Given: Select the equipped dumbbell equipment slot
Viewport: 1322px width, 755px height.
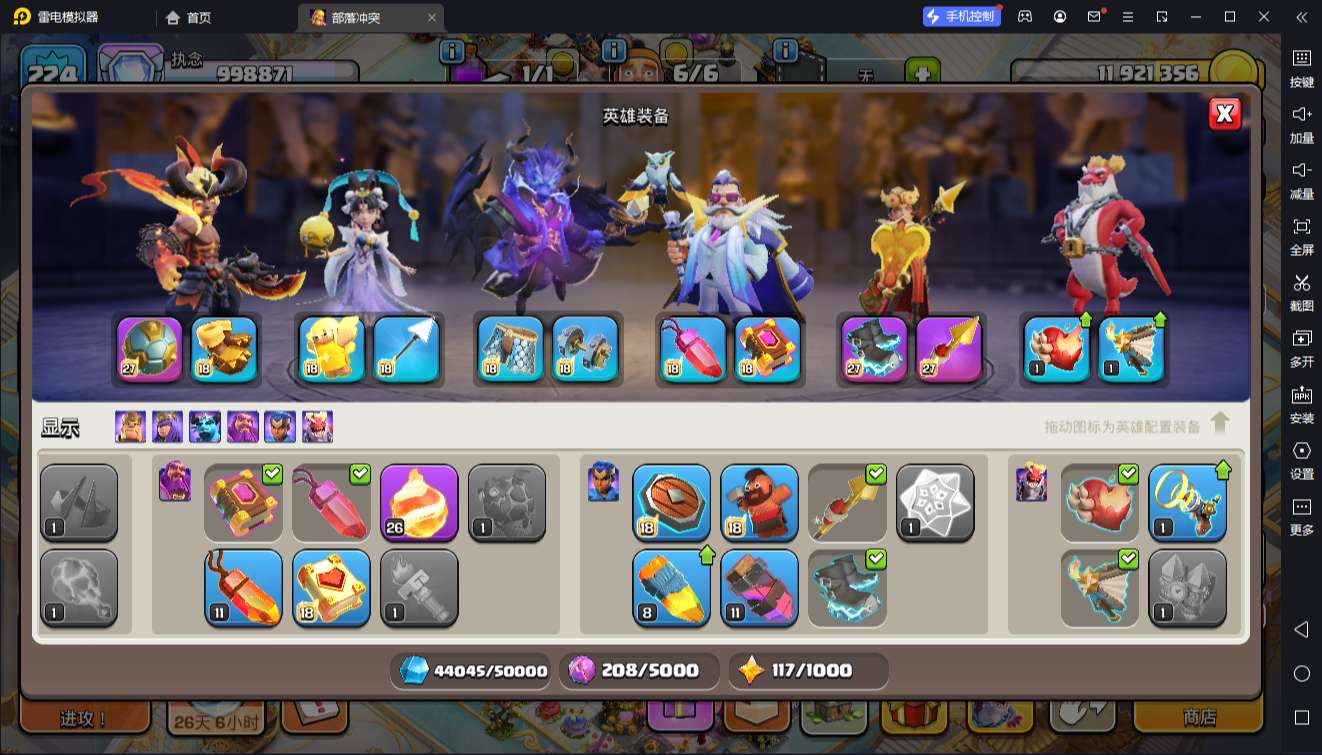Looking at the screenshot, I should [585, 350].
